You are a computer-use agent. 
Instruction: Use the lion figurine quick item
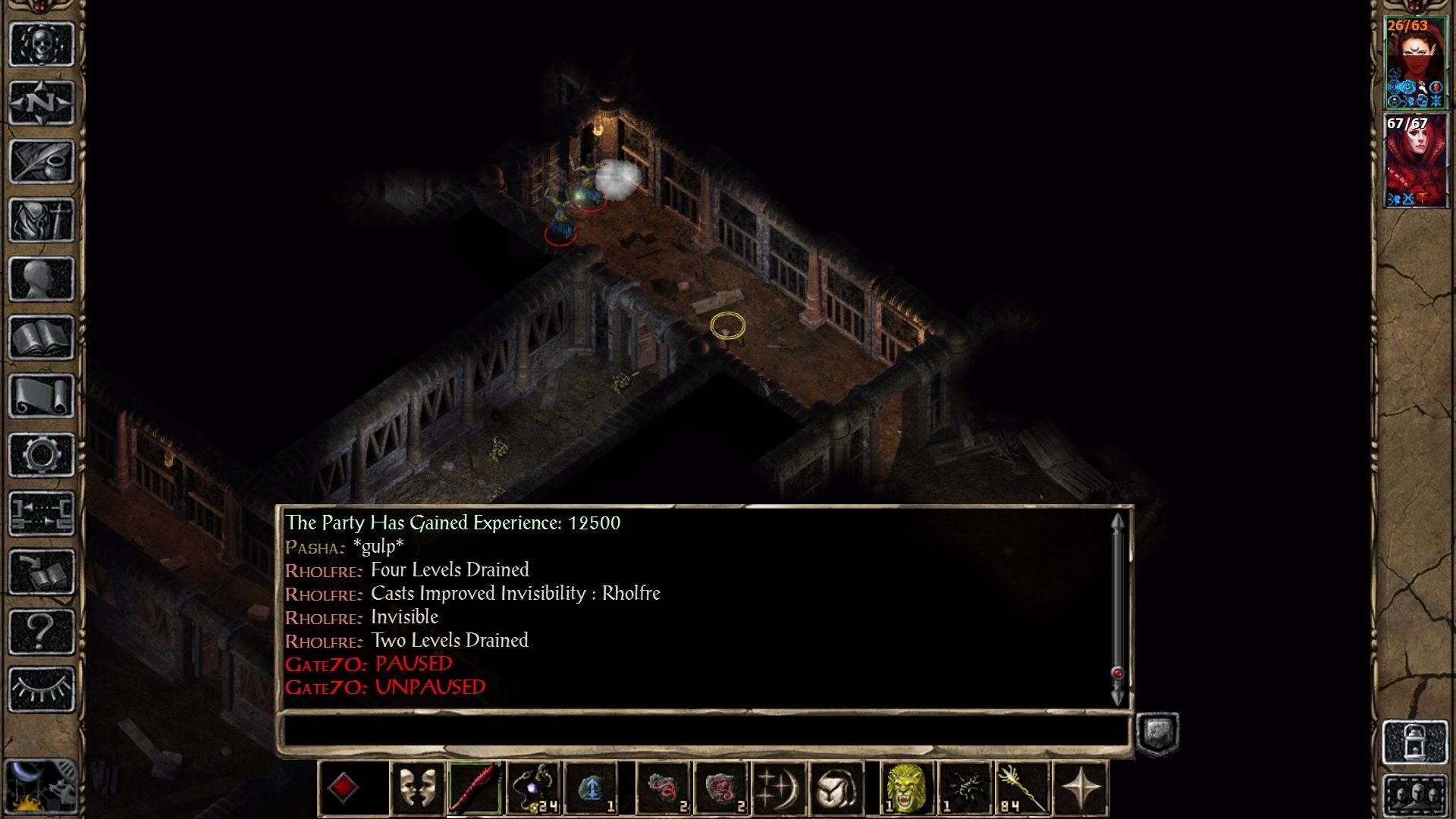pyautogui.click(x=907, y=785)
